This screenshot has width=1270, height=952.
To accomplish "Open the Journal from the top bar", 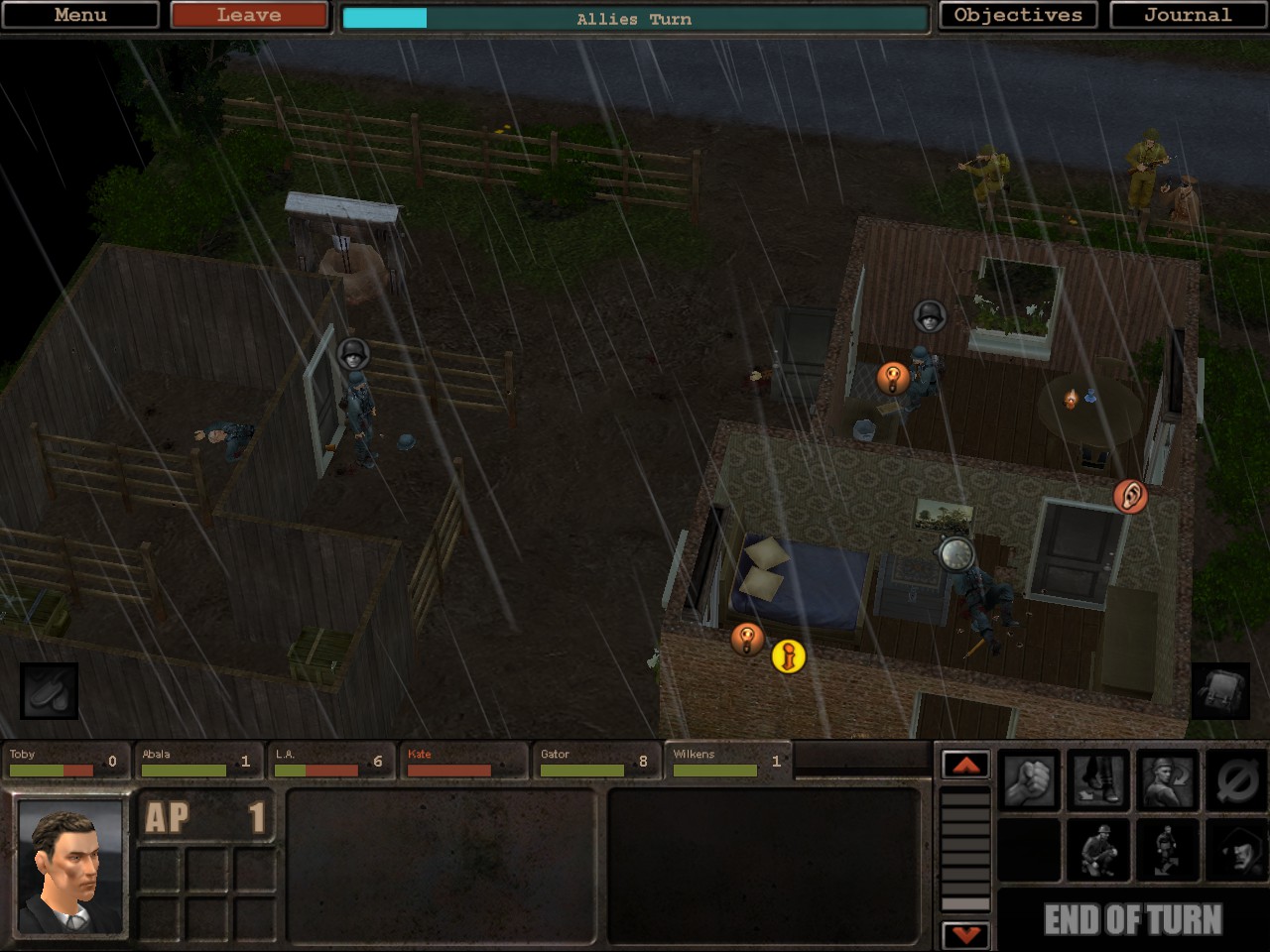I will pos(1187,15).
